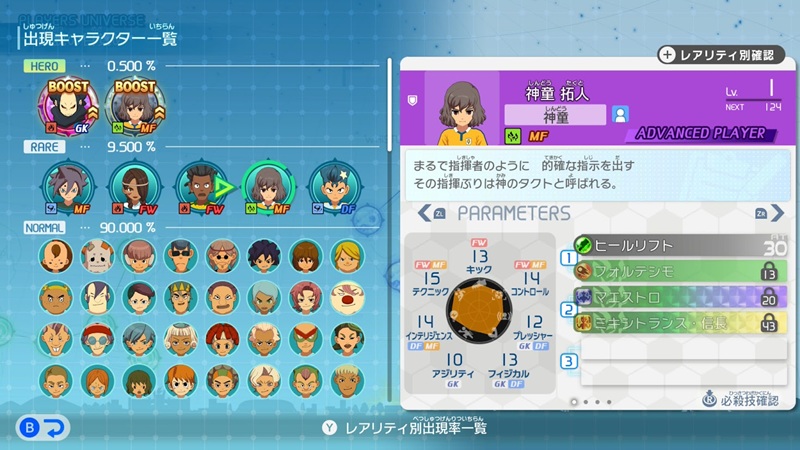
Task: Select the ヒールリフト skill row
Action: point(679,244)
